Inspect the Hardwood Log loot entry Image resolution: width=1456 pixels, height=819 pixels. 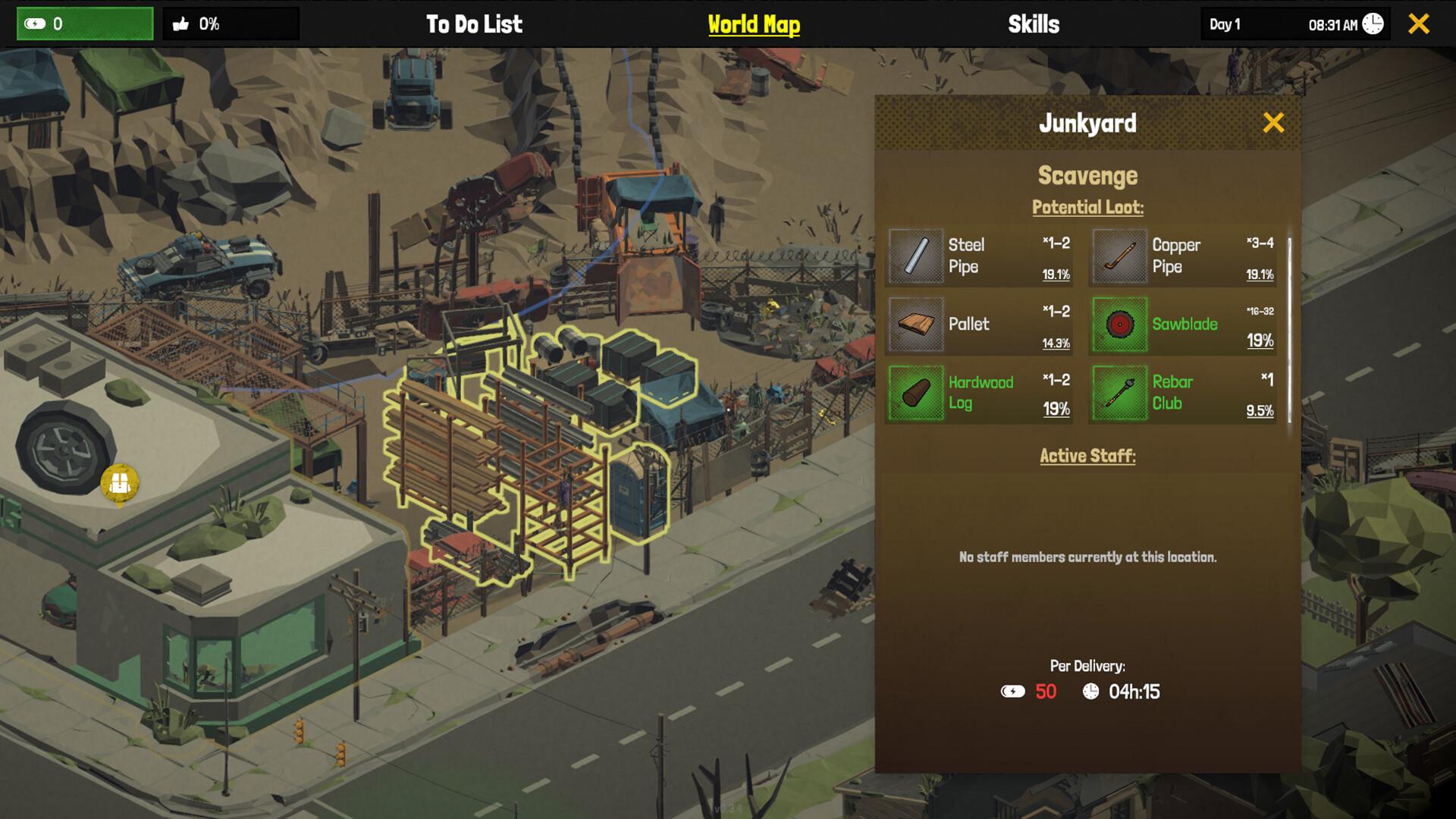coord(979,393)
